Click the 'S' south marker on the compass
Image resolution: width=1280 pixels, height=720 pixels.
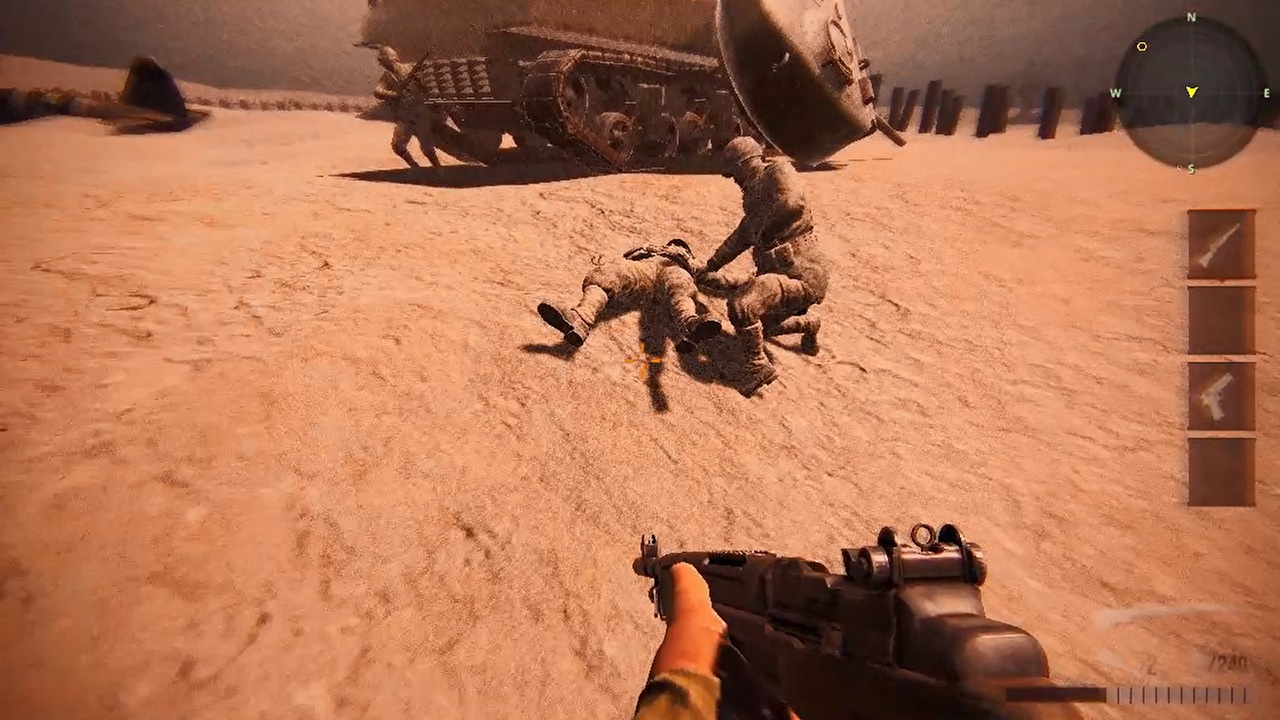pos(1192,167)
